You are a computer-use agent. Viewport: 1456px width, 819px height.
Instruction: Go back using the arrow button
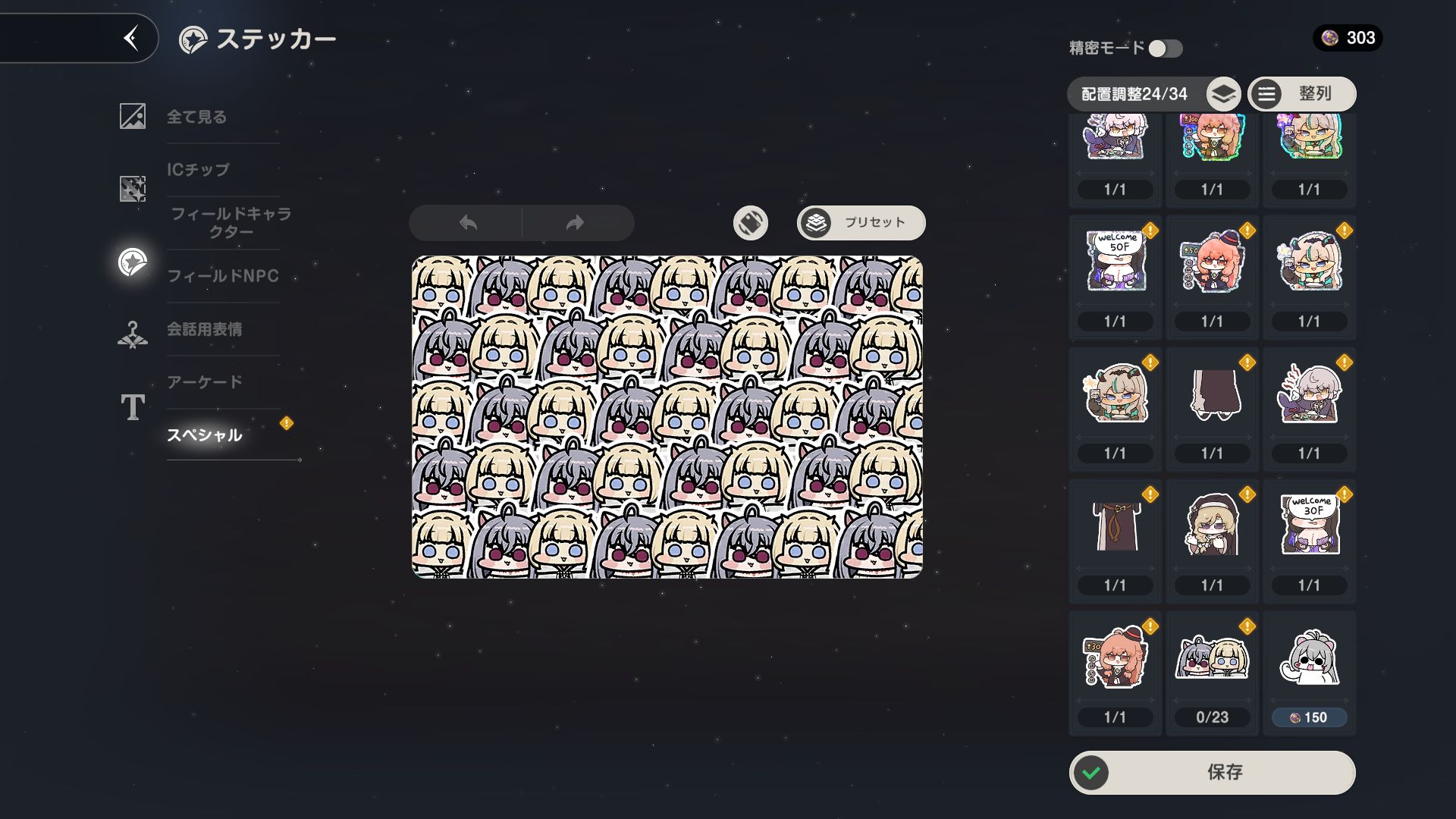pyautogui.click(x=131, y=38)
